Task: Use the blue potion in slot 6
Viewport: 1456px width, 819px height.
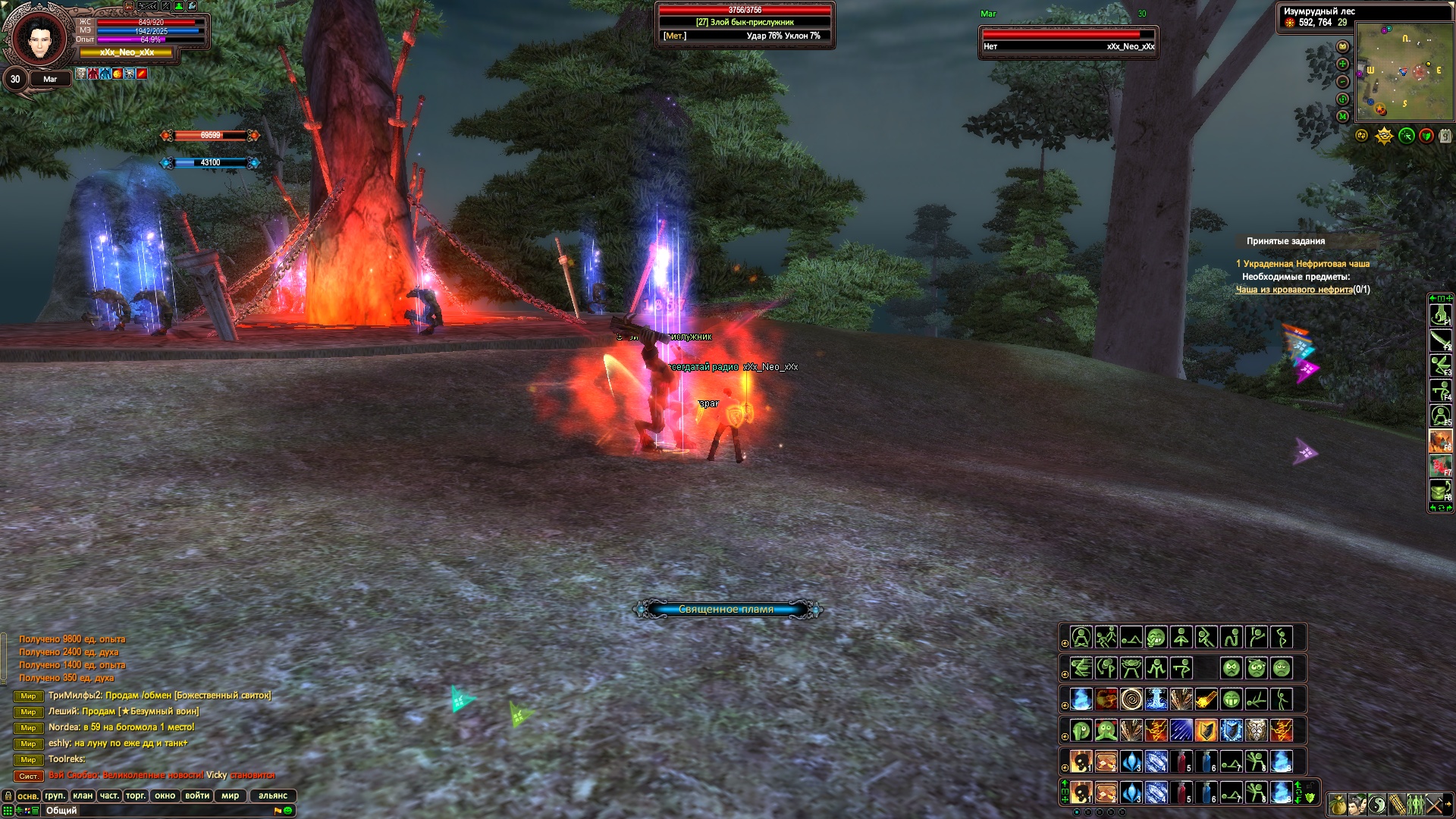Action: (1207, 792)
